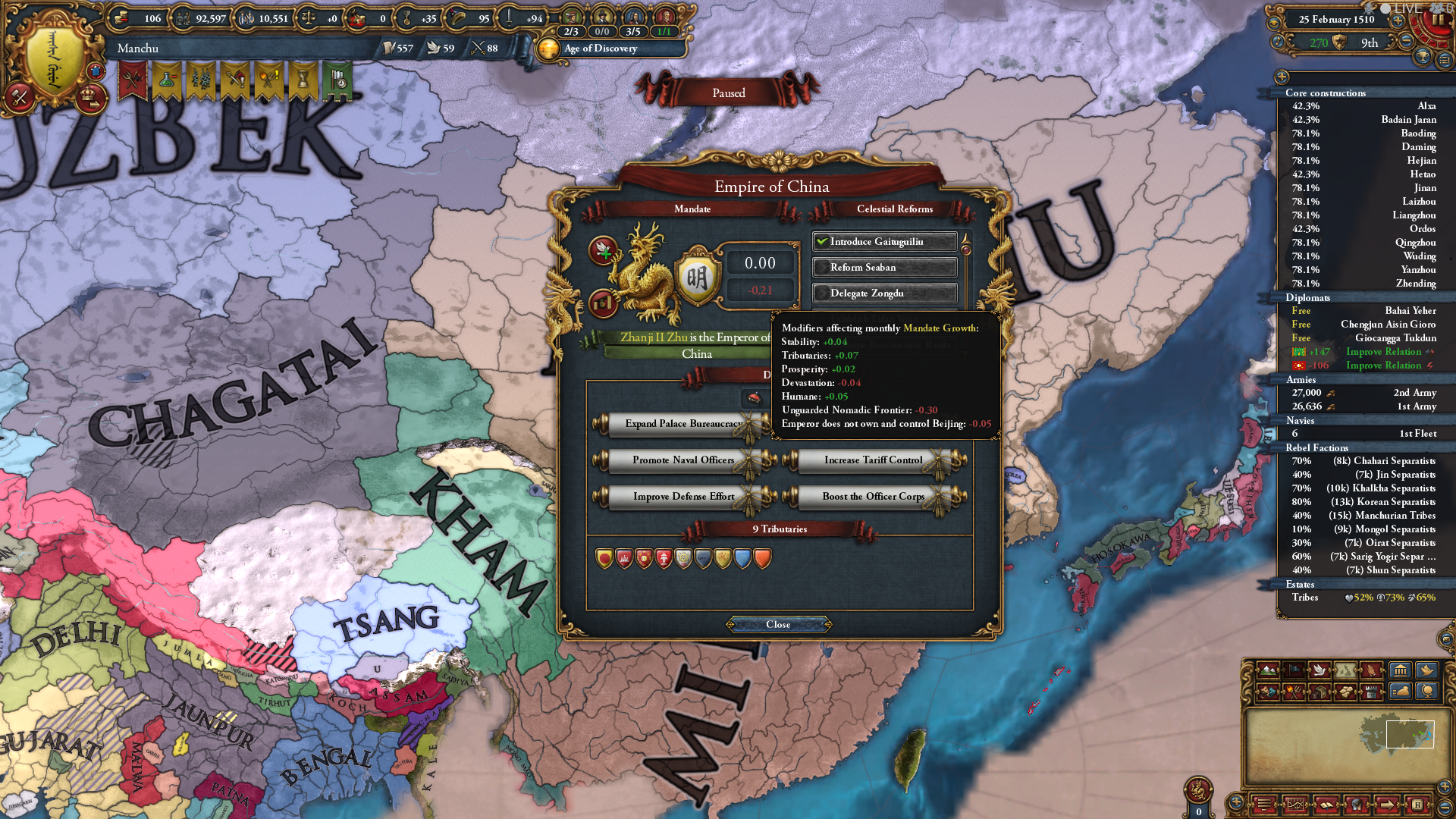Open the terrain map mode
Screen dimensions: 1456x819
pyautogui.click(x=1267, y=670)
